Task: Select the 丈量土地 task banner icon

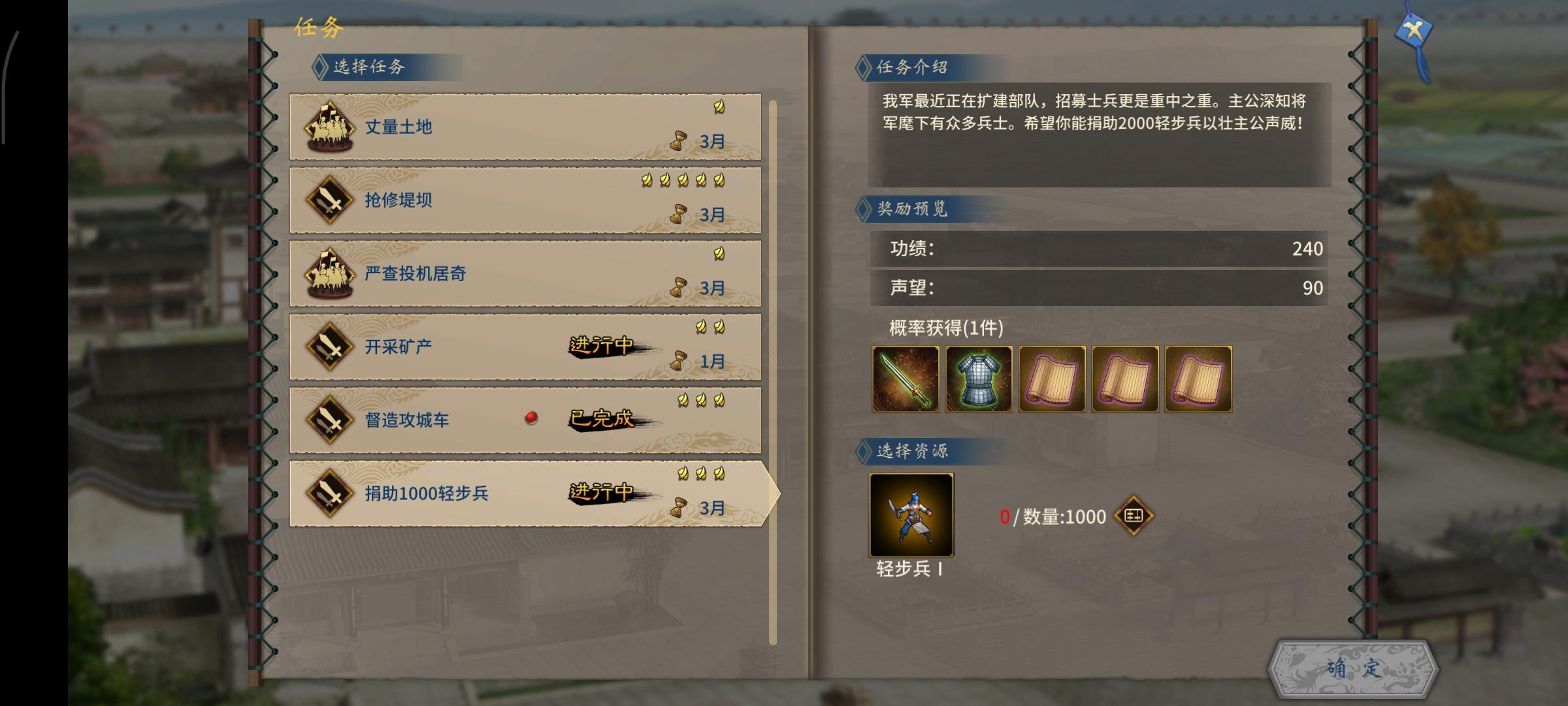Action: click(x=329, y=128)
